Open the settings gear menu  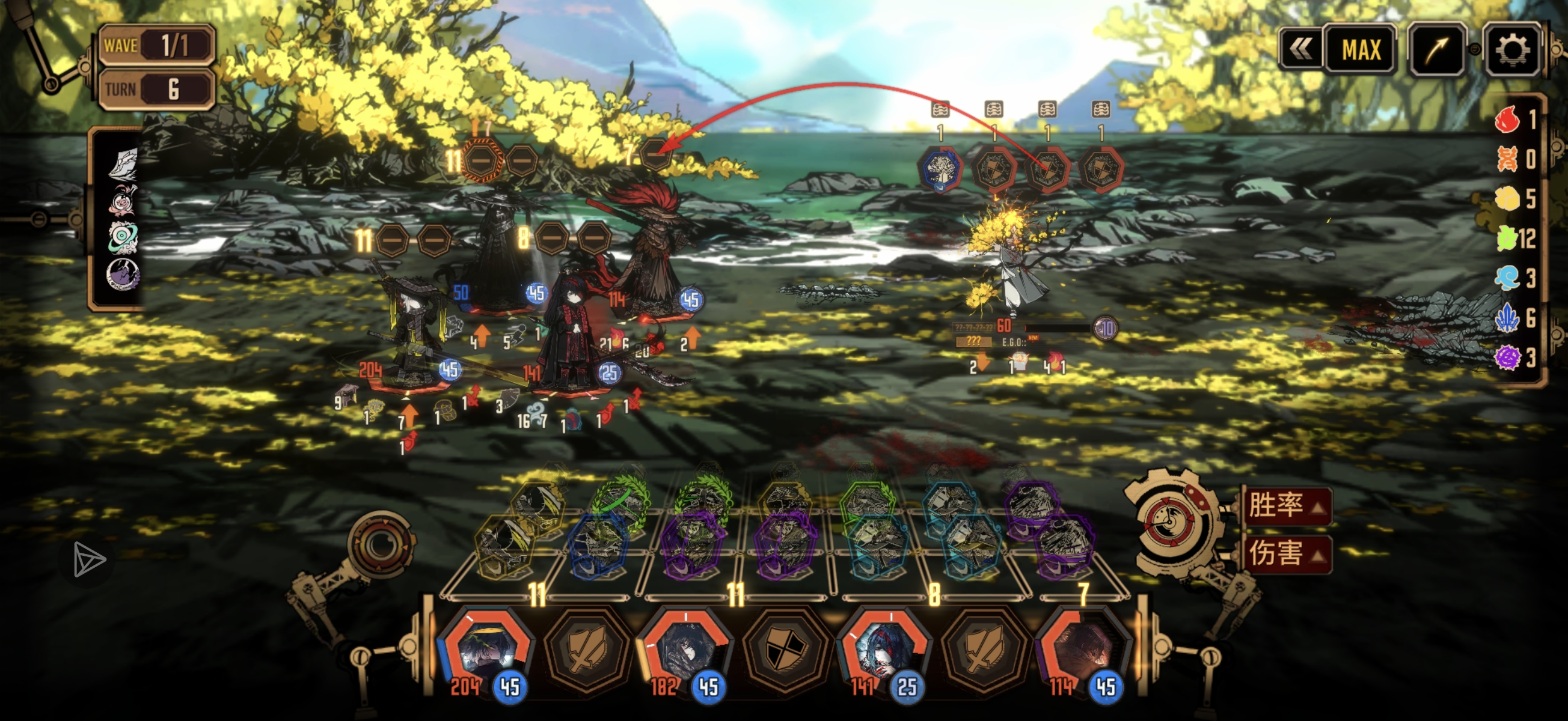[x=1512, y=49]
